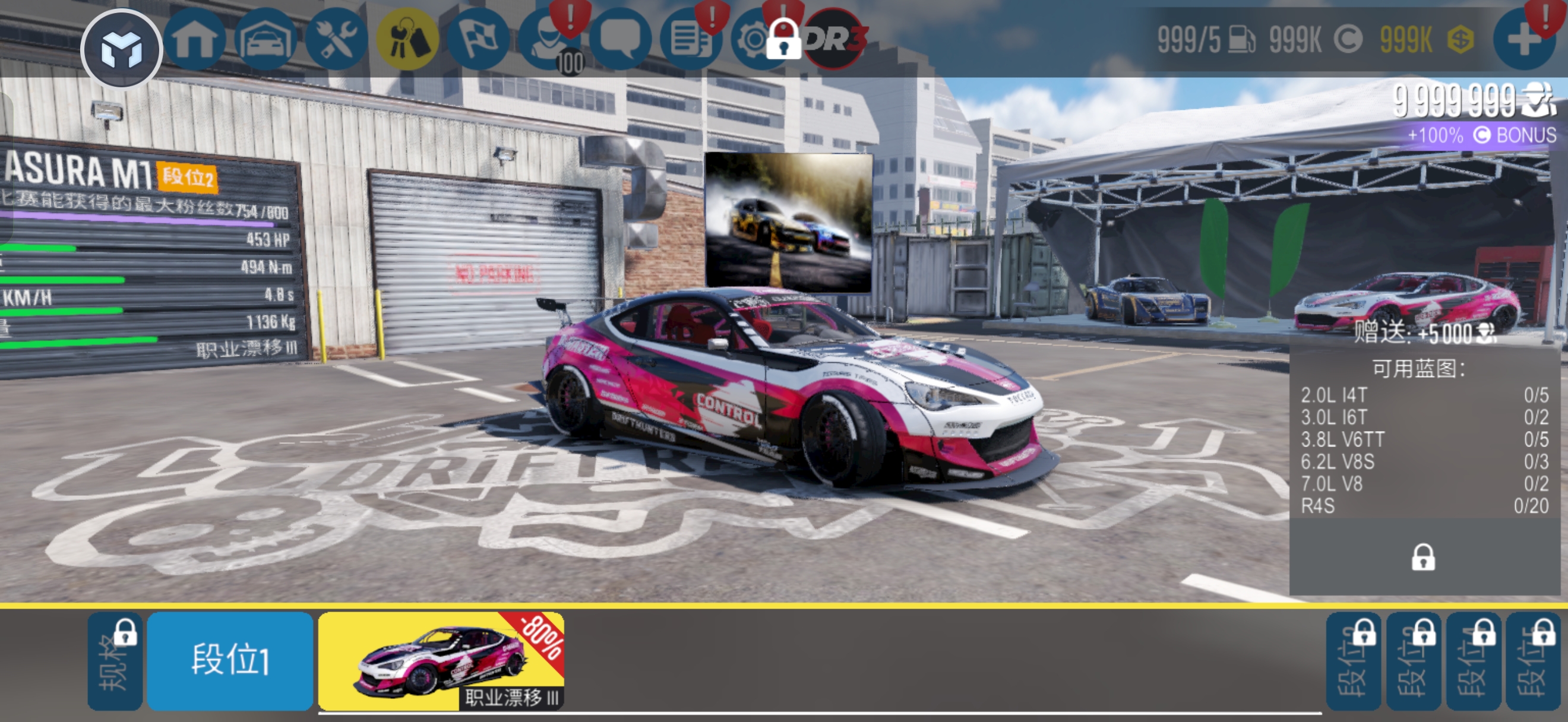Tap the locked 规格 tab

[115, 661]
